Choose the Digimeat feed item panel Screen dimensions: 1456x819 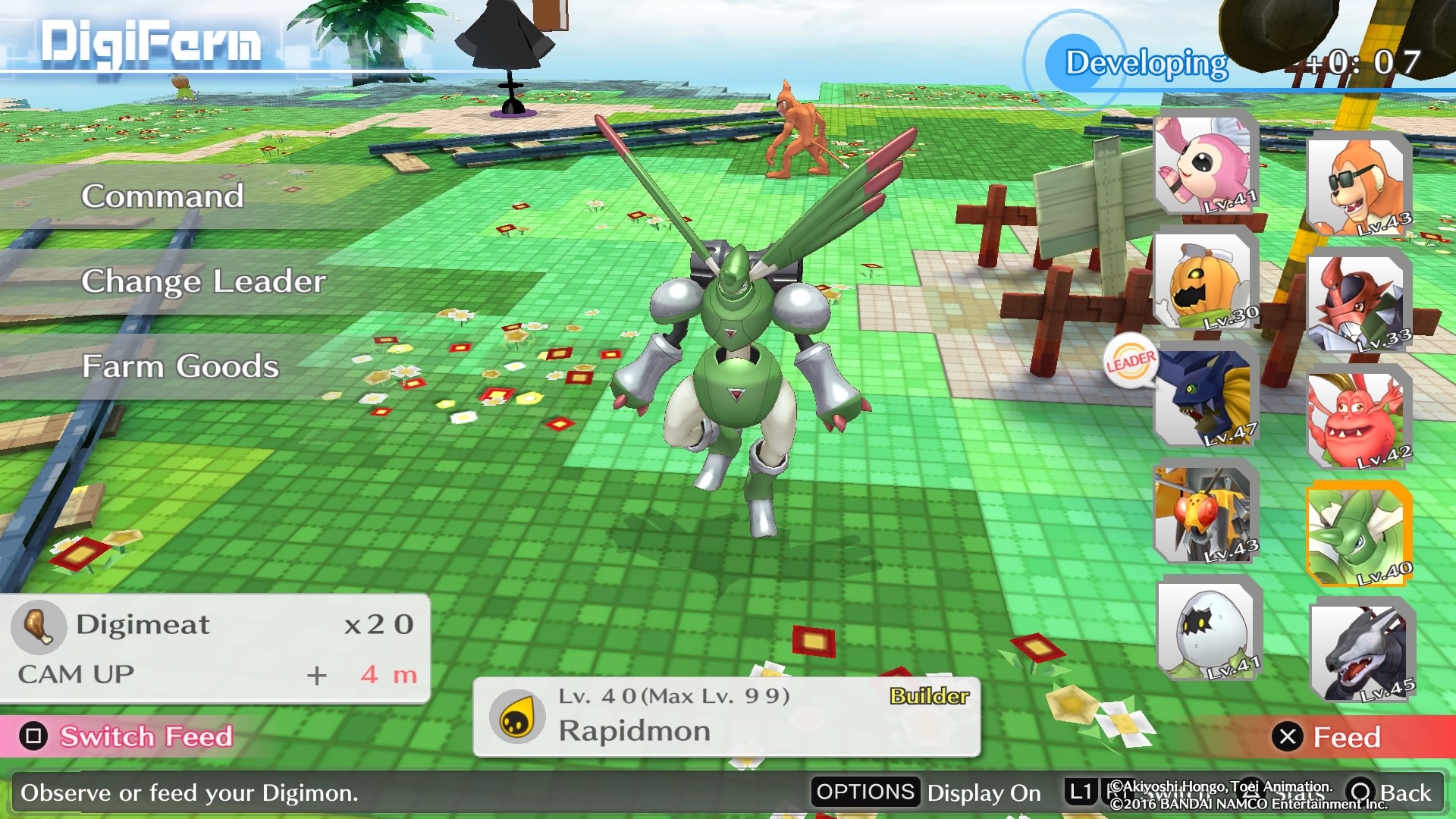[x=215, y=648]
